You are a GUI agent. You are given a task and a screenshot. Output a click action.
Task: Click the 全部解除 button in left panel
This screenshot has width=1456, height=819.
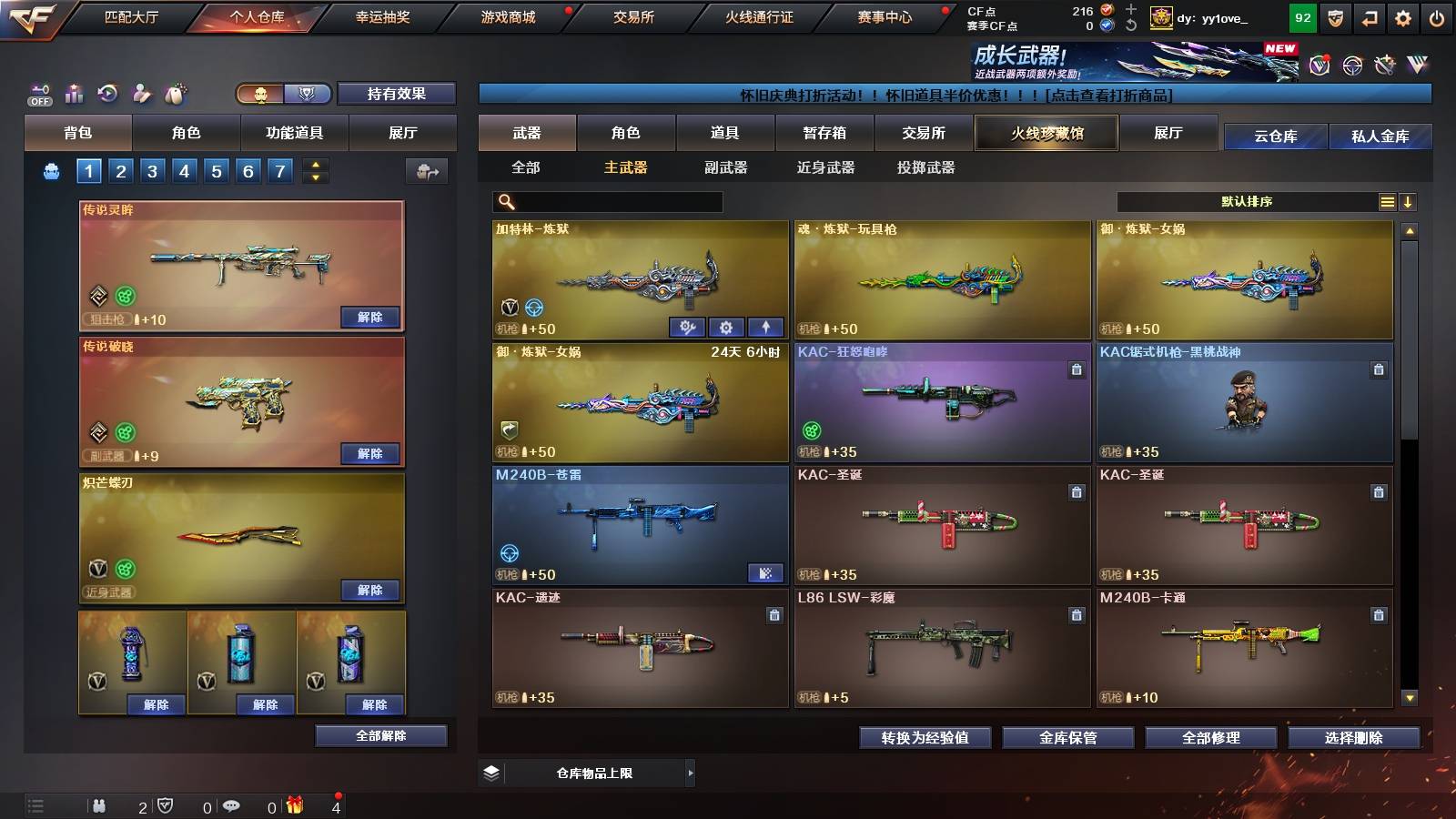(x=379, y=735)
